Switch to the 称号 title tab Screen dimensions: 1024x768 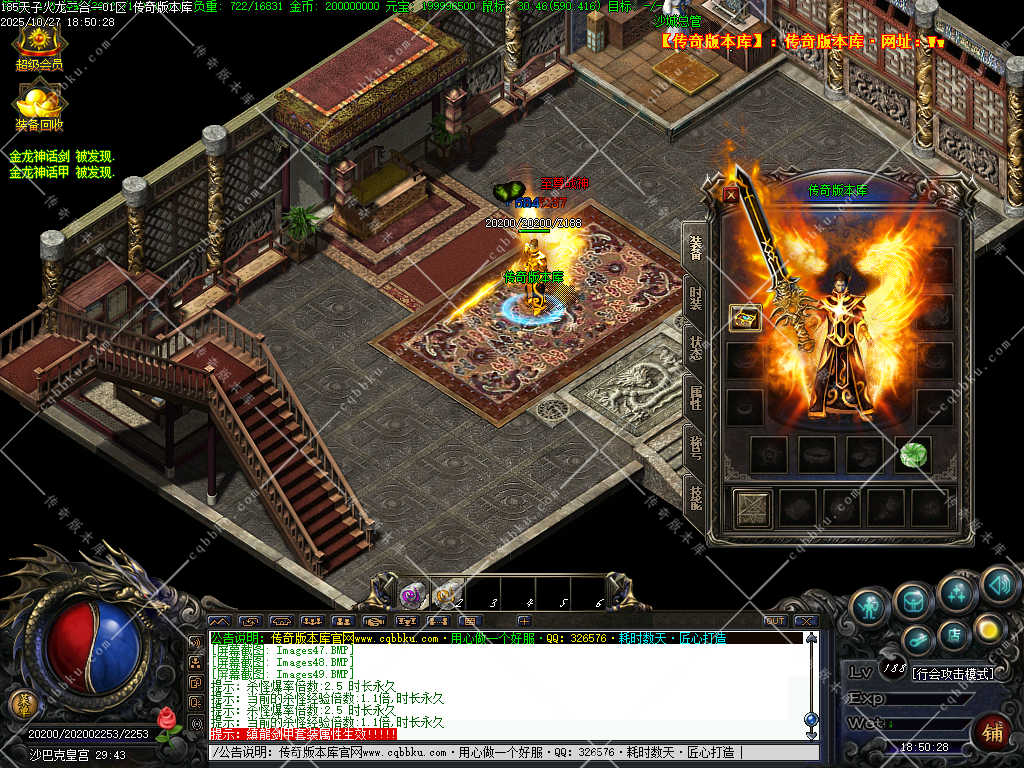(x=695, y=443)
